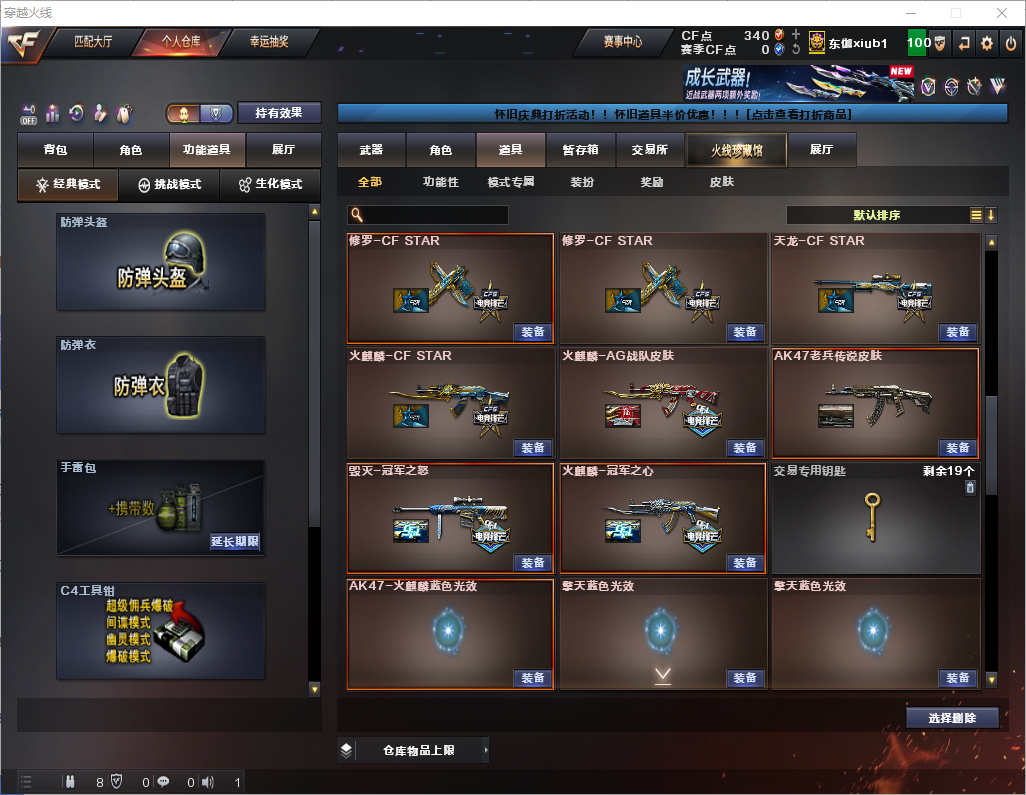Open the 武器 weapons storage tab
This screenshot has width=1026, height=795.
tap(372, 150)
